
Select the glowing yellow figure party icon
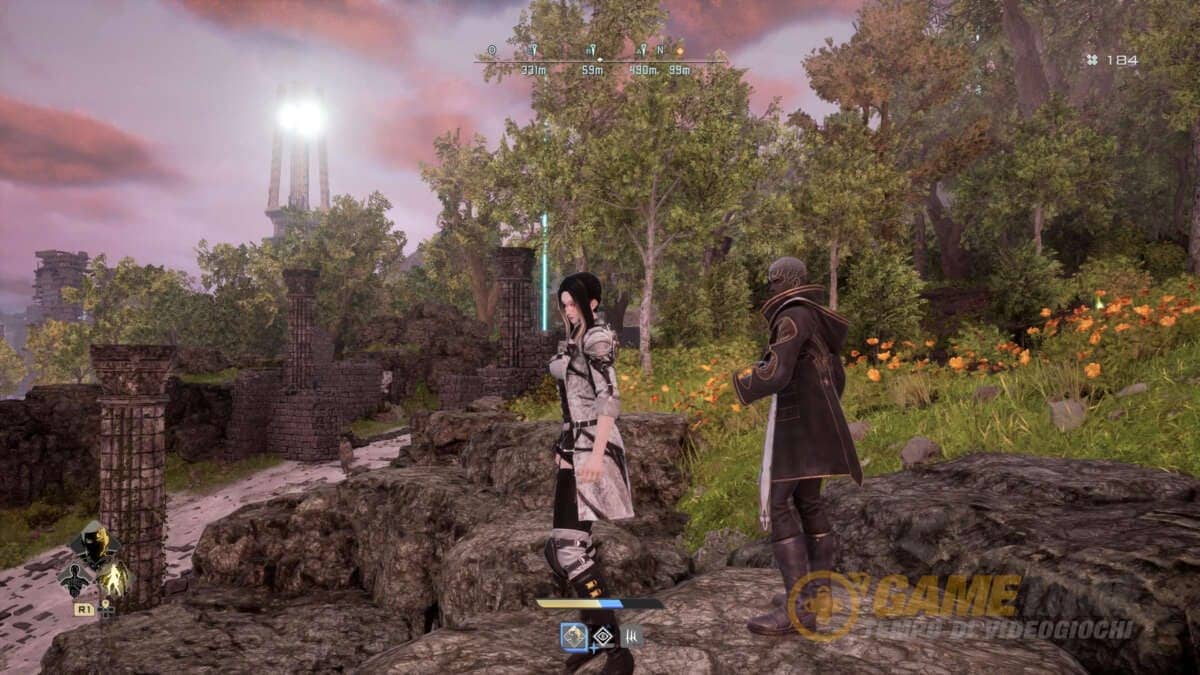[116, 578]
